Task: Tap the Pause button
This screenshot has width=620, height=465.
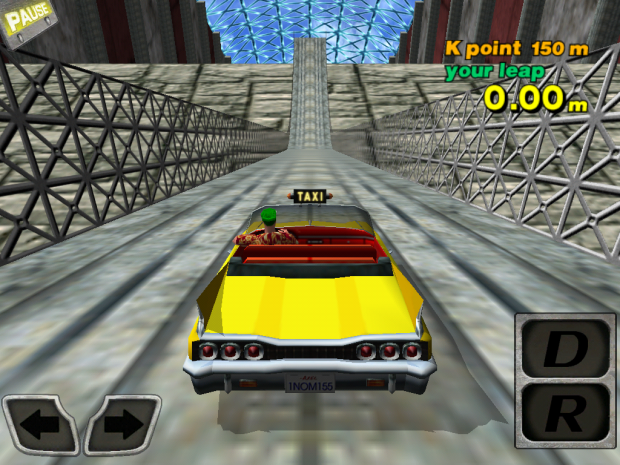Action: [x=29, y=19]
